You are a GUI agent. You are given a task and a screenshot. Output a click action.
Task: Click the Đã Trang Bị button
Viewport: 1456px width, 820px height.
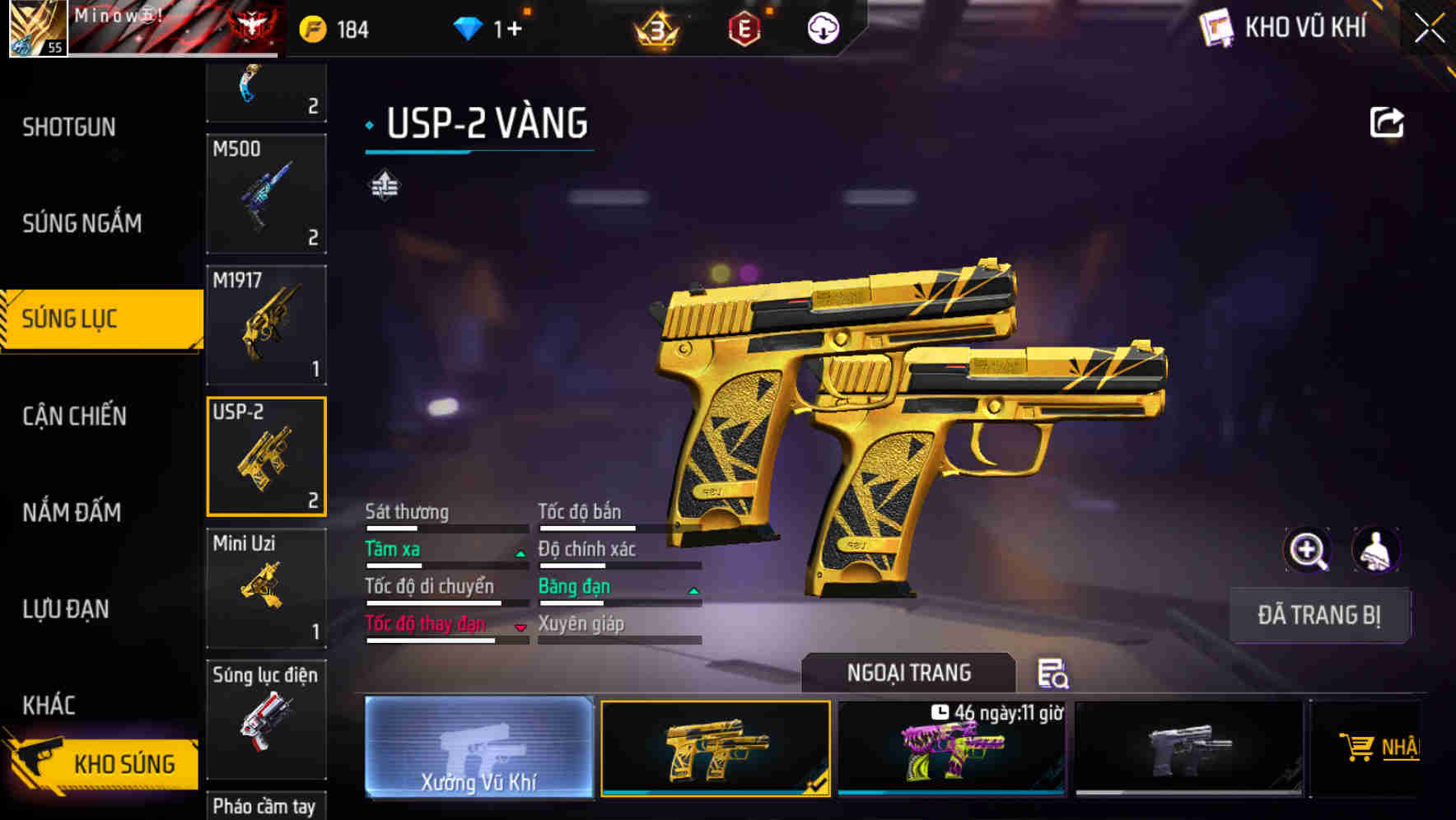pyautogui.click(x=1318, y=615)
